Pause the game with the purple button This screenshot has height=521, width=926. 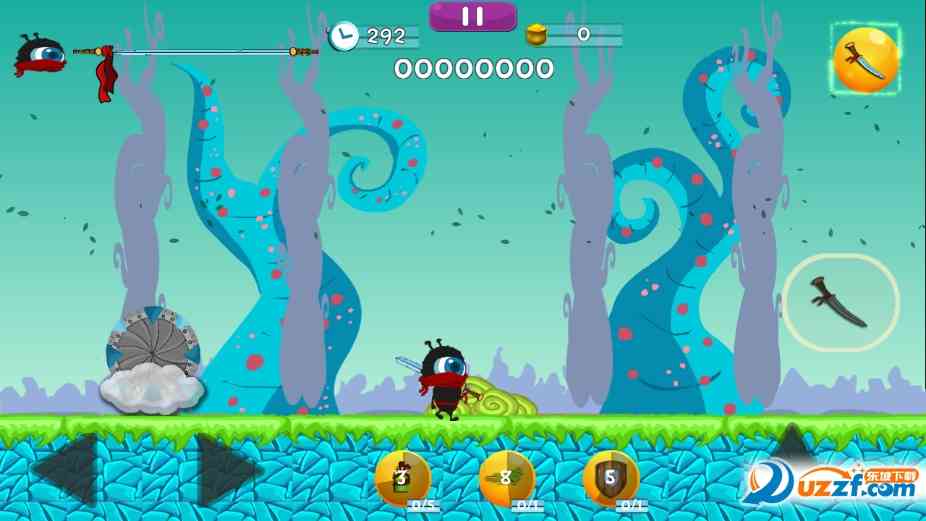click(473, 16)
